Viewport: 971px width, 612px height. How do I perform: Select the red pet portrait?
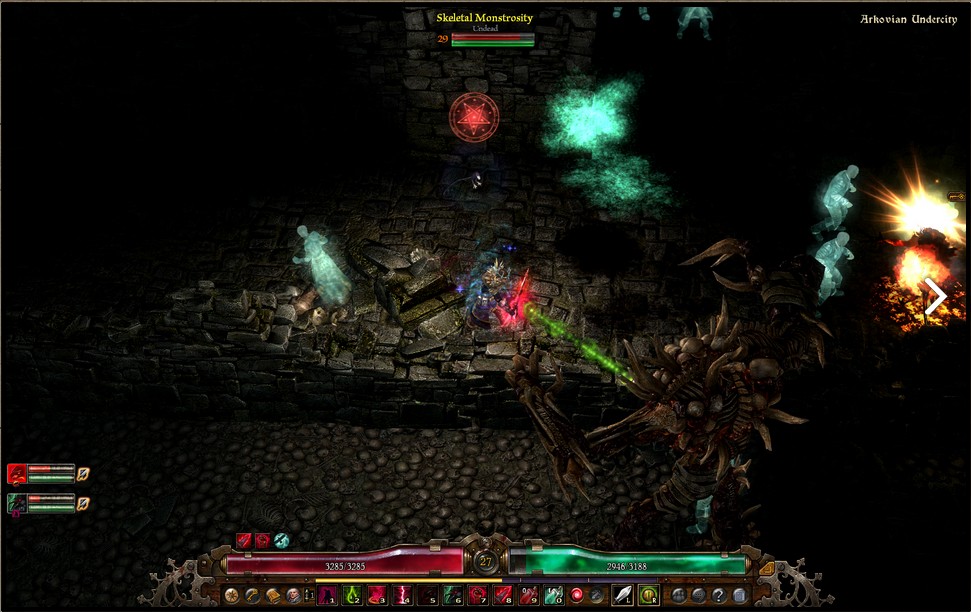tap(17, 473)
